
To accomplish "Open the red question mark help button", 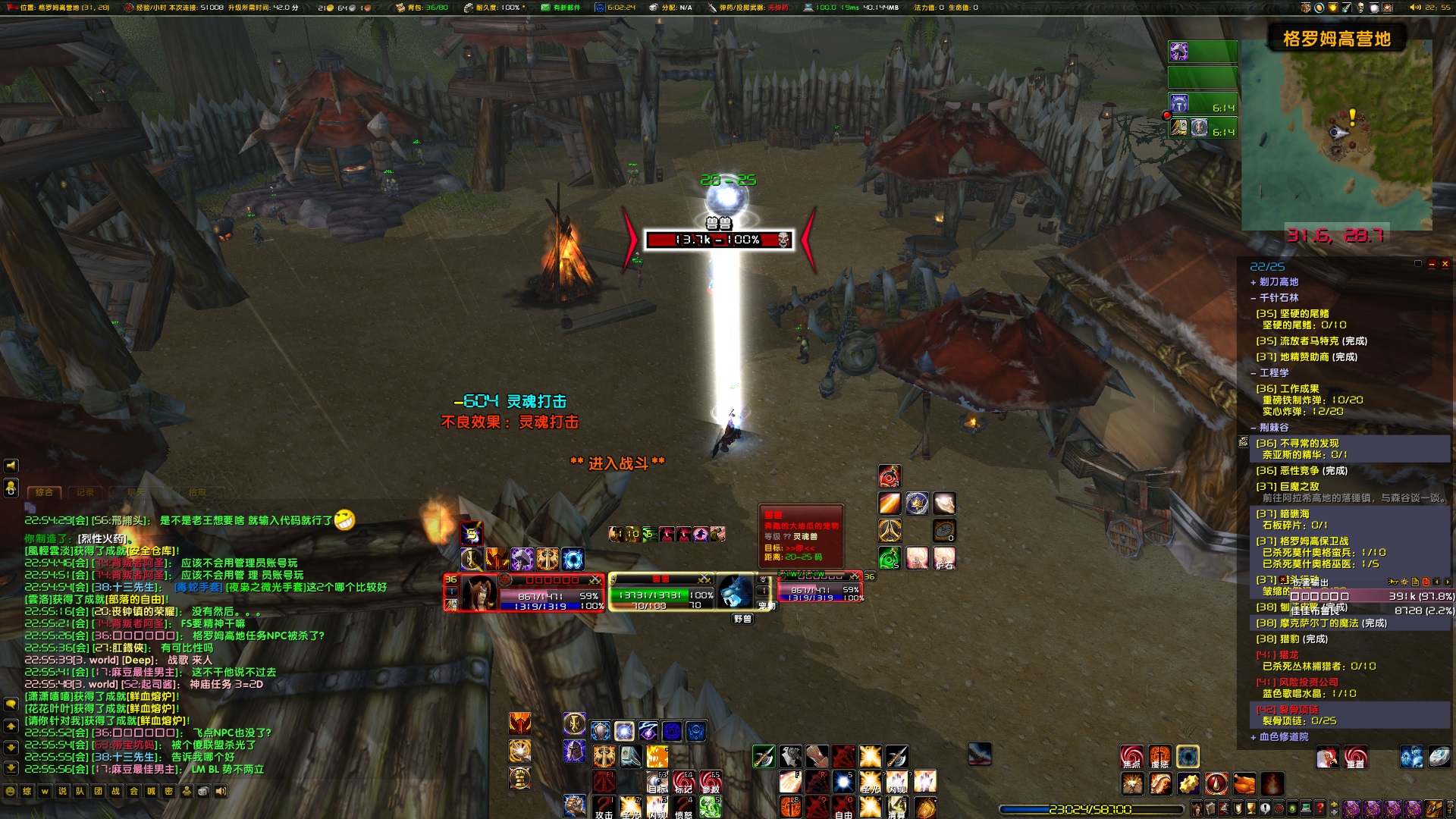I will pos(1320,809).
